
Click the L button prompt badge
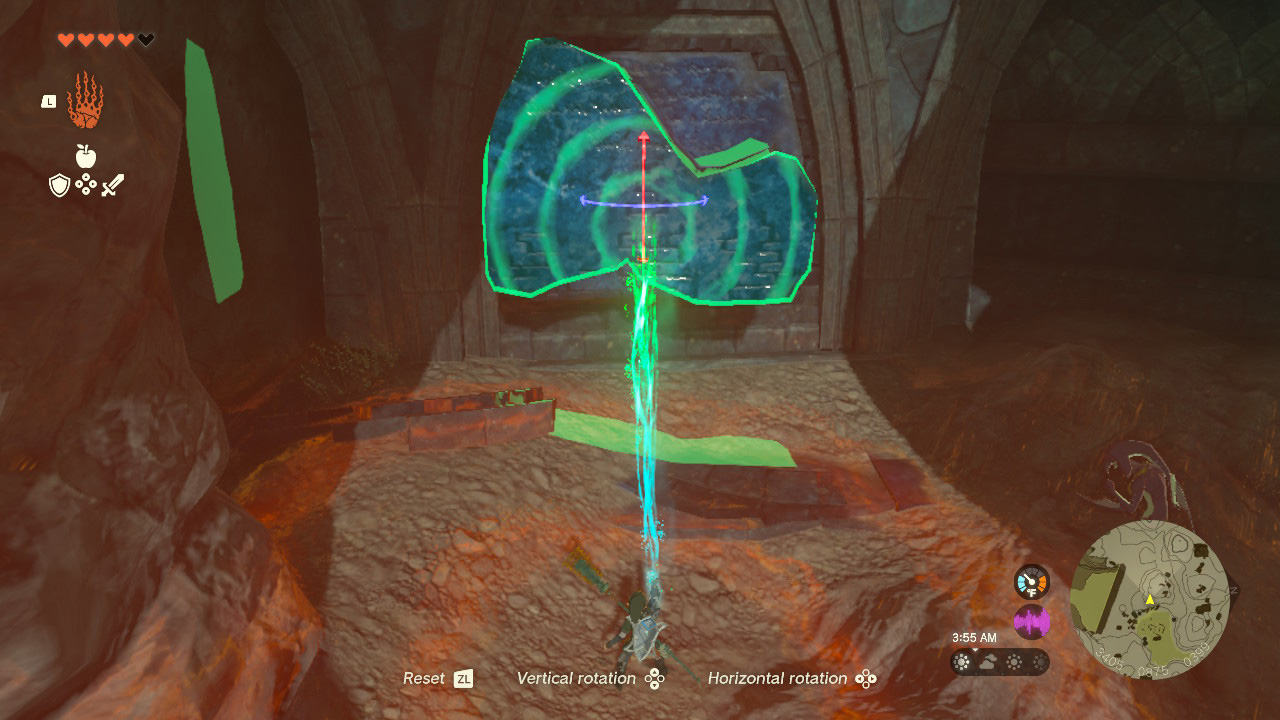[49, 101]
